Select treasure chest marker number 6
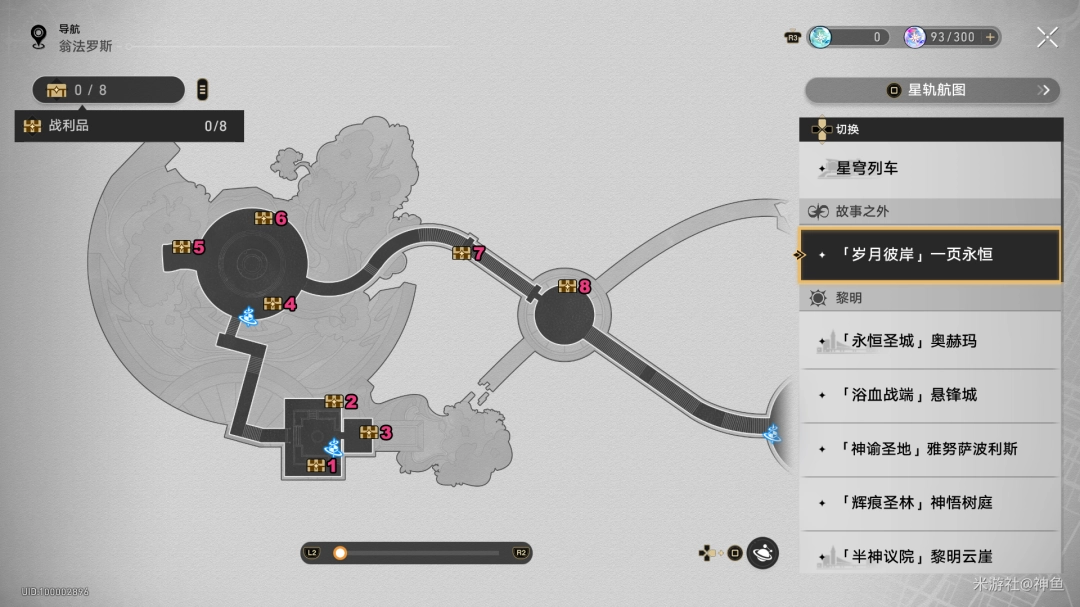 click(264, 218)
